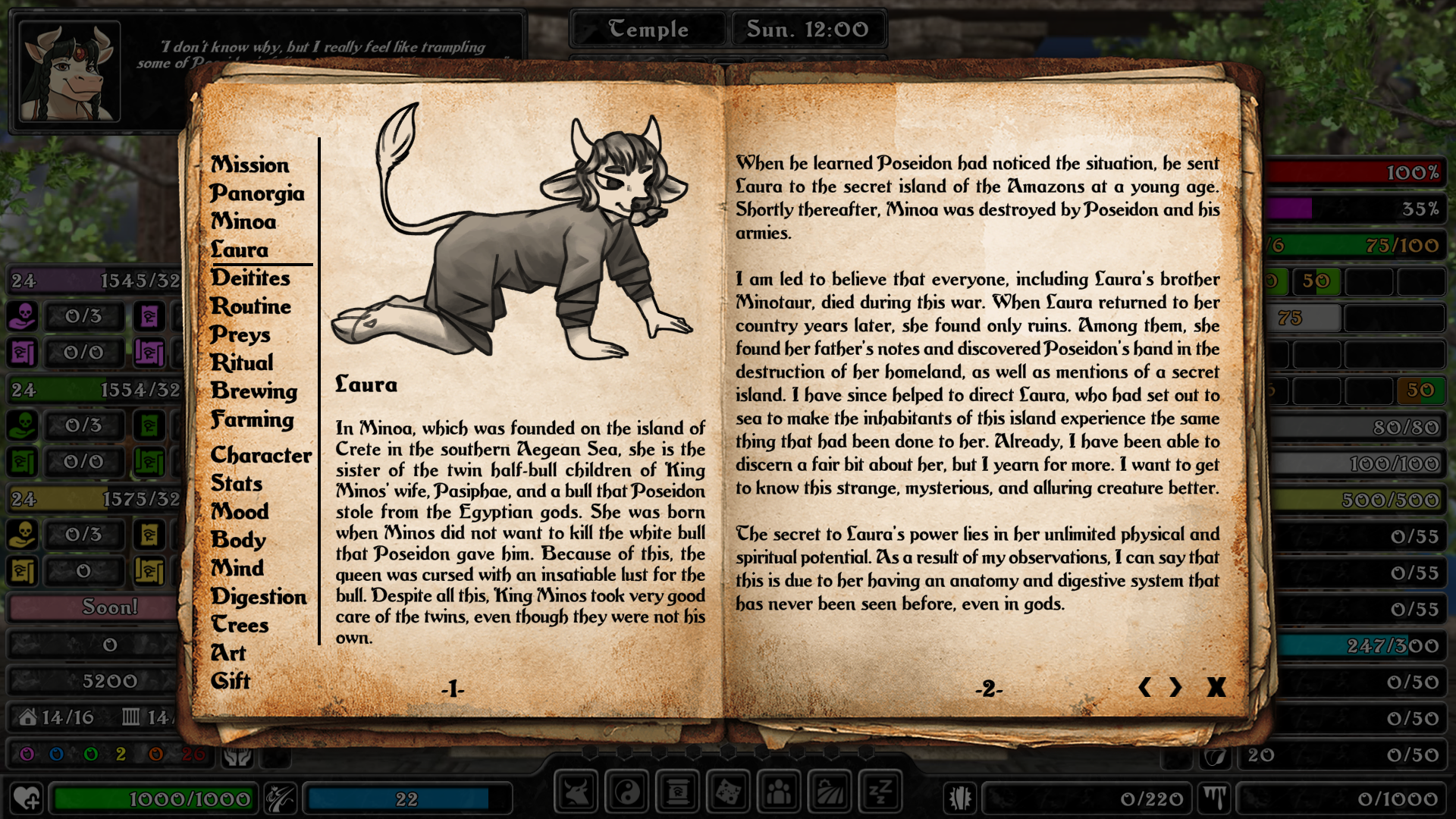The width and height of the screenshot is (1456, 819).
Task: Select the Deities entry in the index
Action: [x=250, y=278]
